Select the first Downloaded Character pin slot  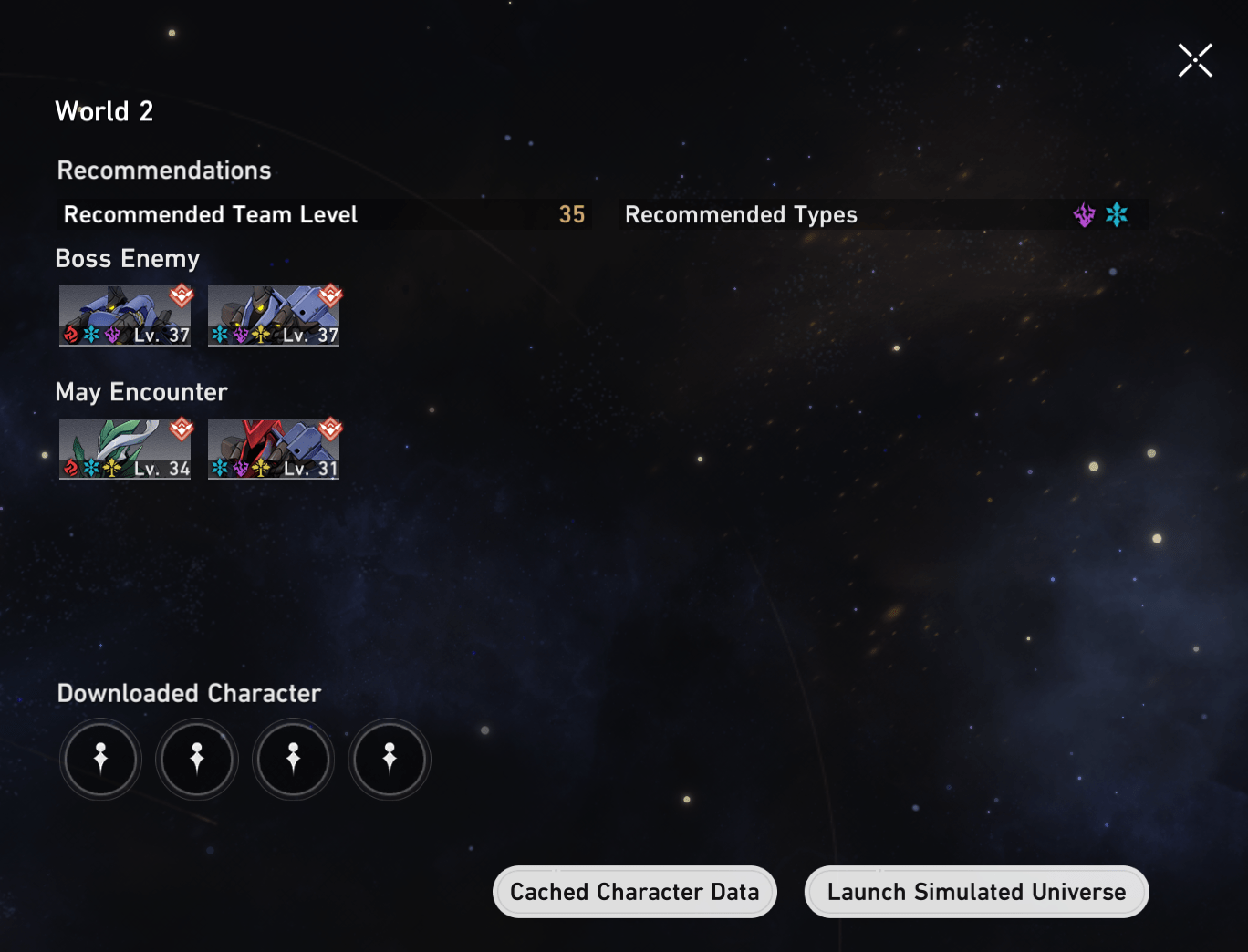pos(100,759)
